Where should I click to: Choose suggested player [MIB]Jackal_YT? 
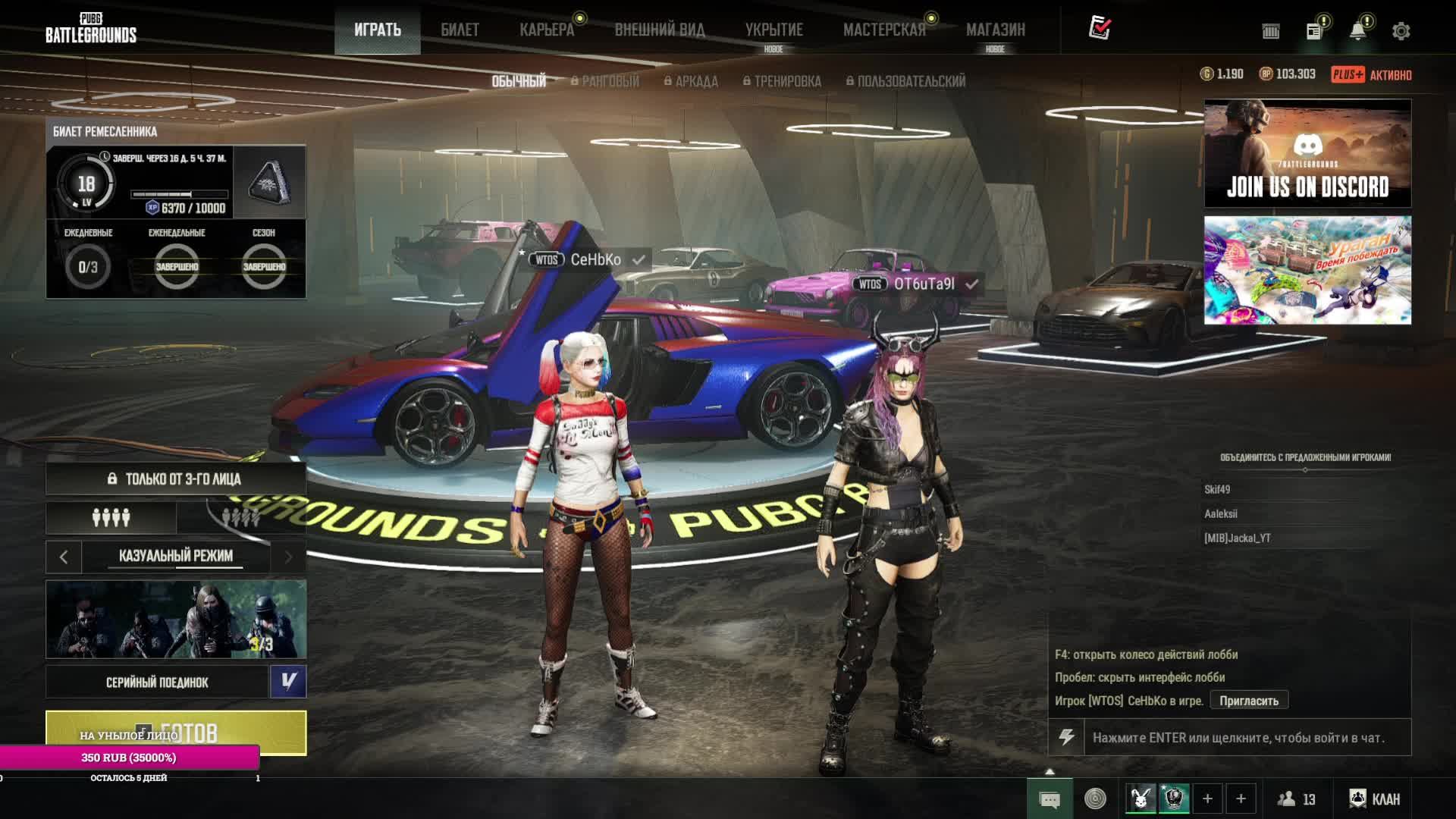point(1237,538)
